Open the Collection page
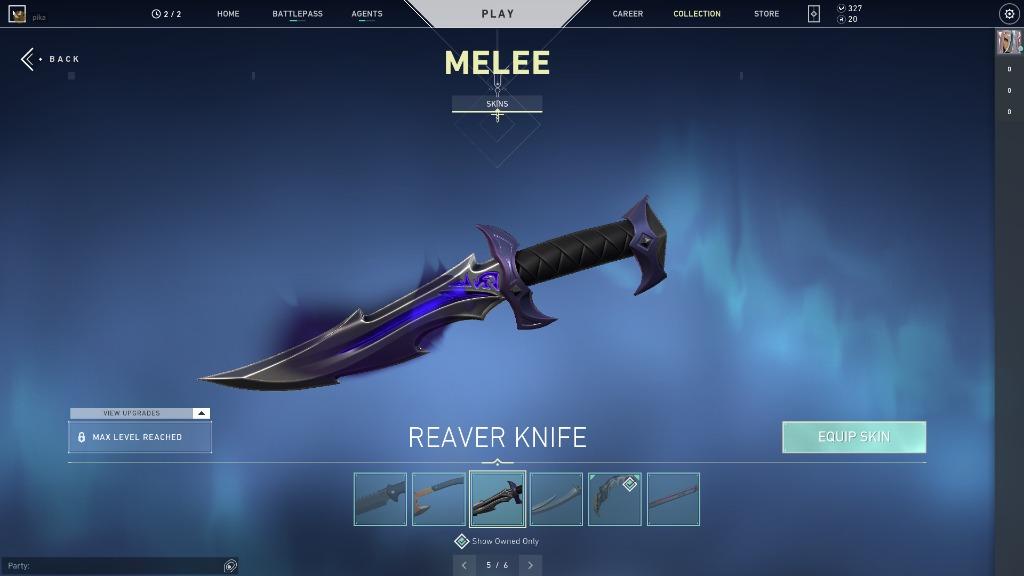 click(697, 14)
